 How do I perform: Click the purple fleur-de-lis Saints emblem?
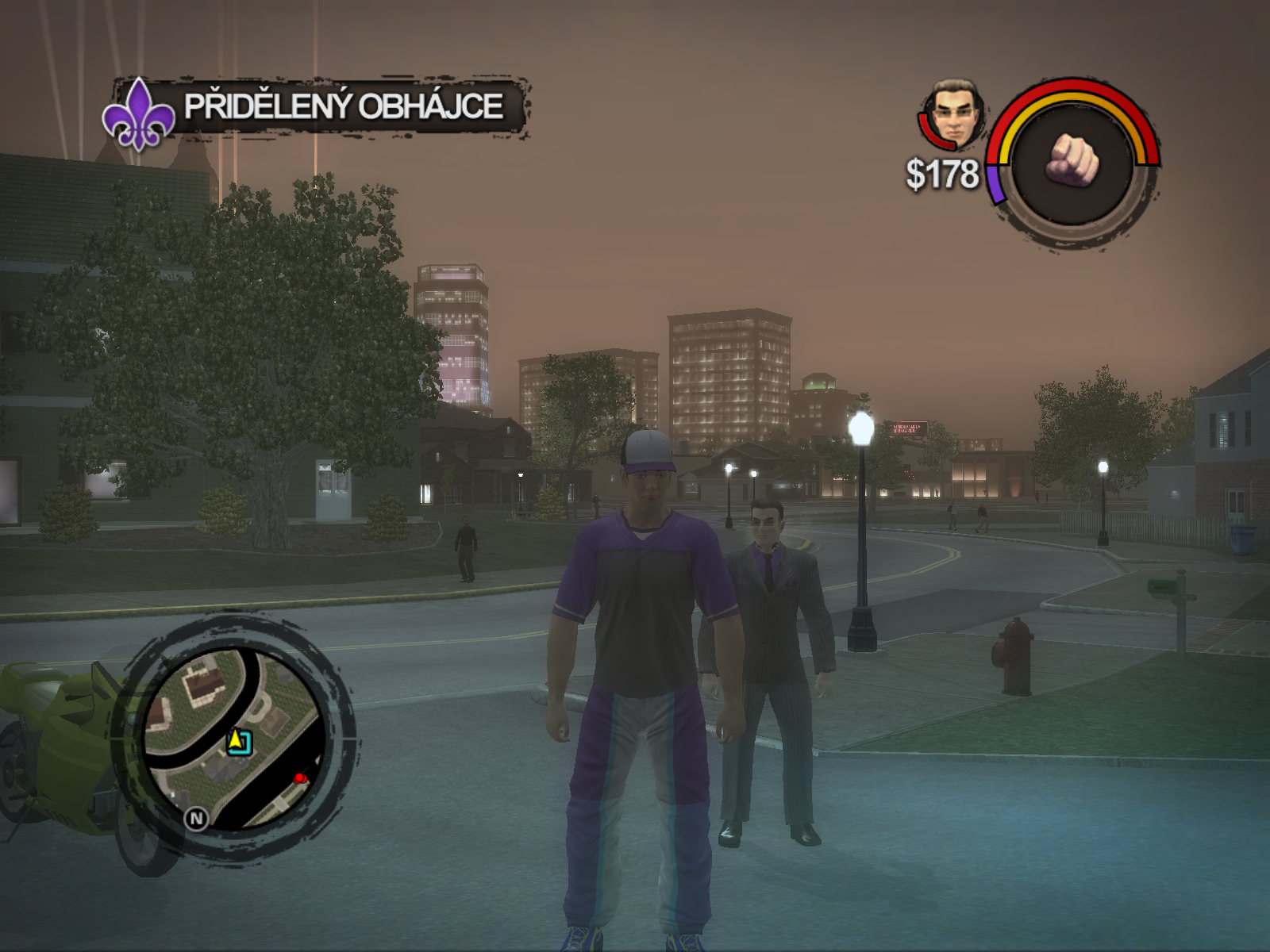[x=138, y=116]
